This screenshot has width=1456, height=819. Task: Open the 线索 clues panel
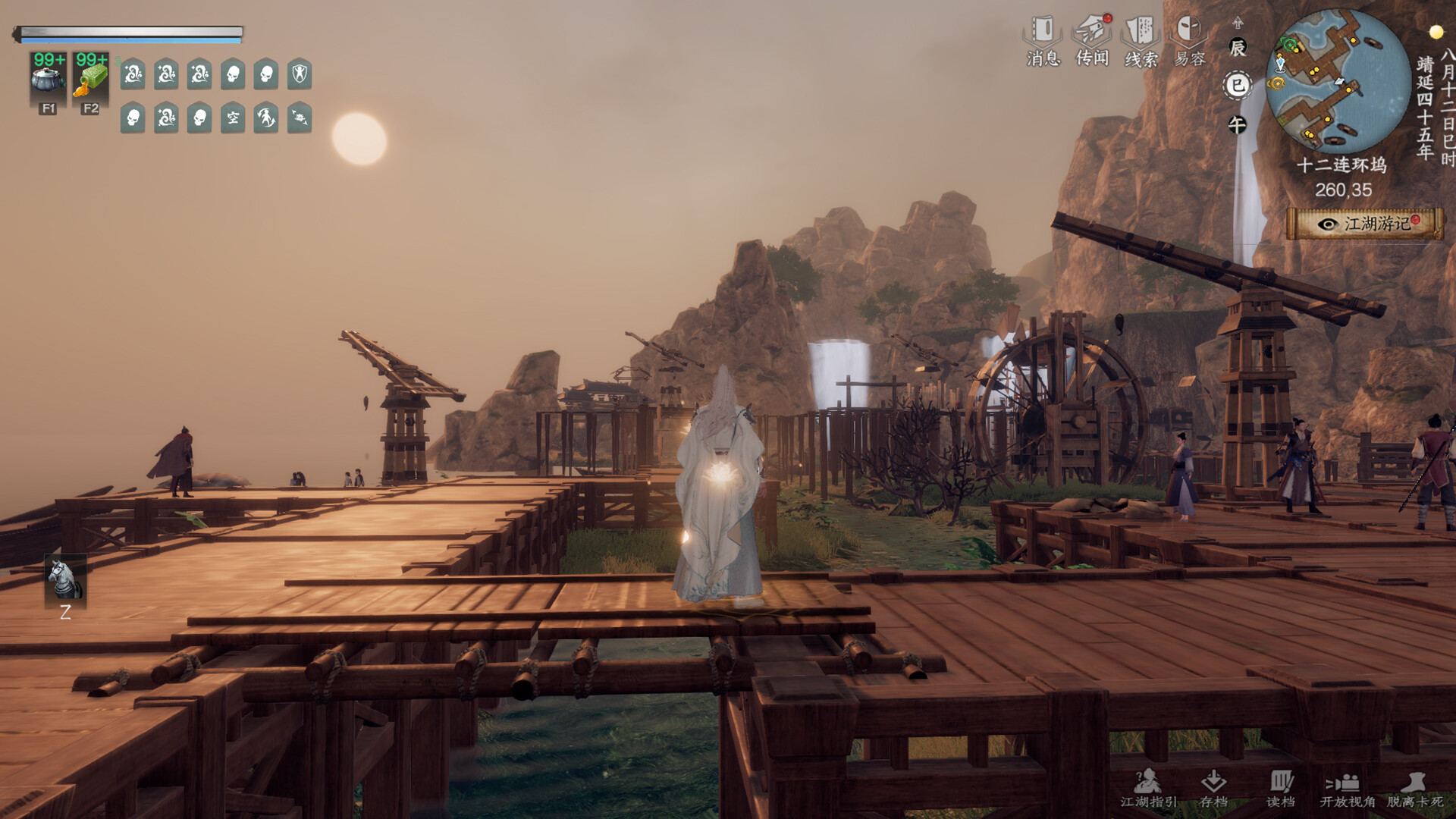coord(1141,41)
